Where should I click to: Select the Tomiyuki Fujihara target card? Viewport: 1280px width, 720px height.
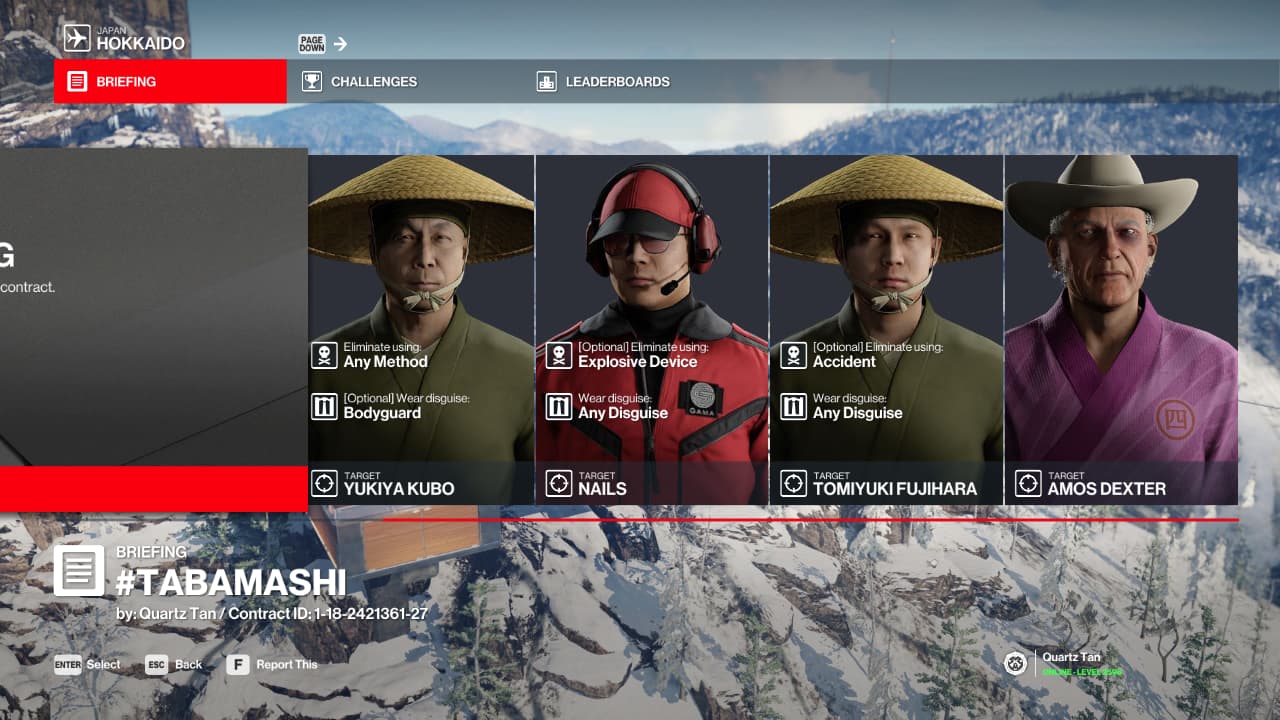click(886, 330)
